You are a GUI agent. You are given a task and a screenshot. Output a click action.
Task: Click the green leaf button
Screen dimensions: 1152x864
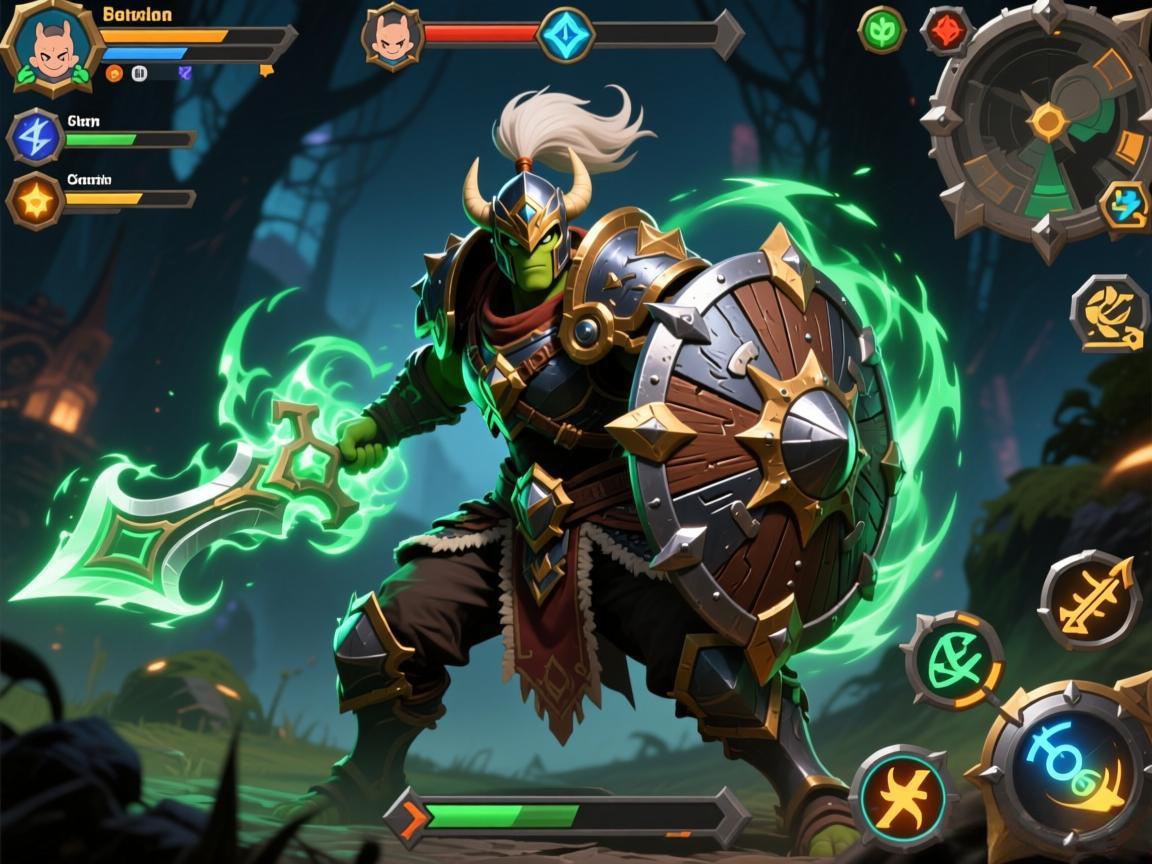(x=881, y=30)
